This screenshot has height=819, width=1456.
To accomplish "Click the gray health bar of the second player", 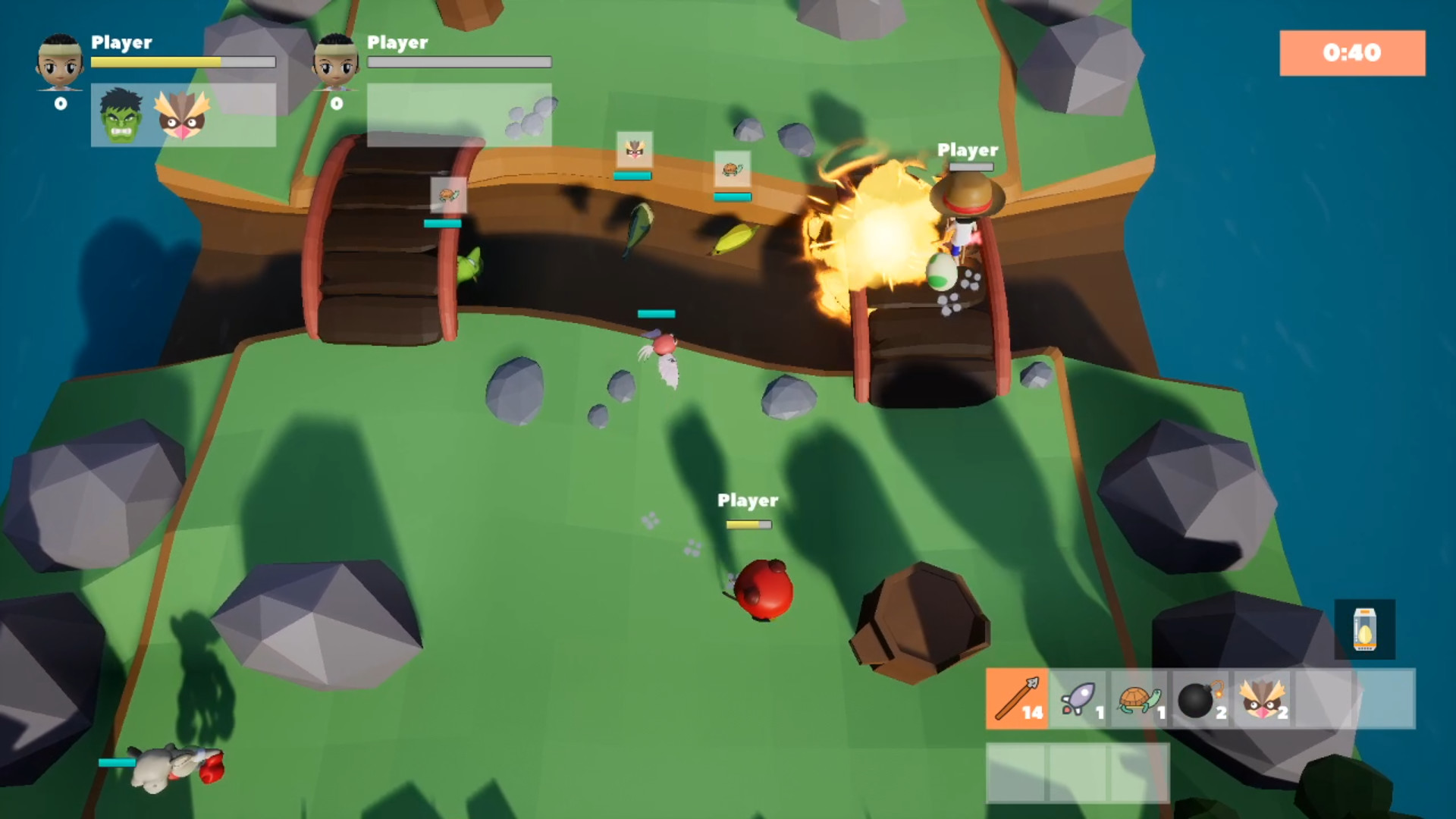I will [x=459, y=61].
